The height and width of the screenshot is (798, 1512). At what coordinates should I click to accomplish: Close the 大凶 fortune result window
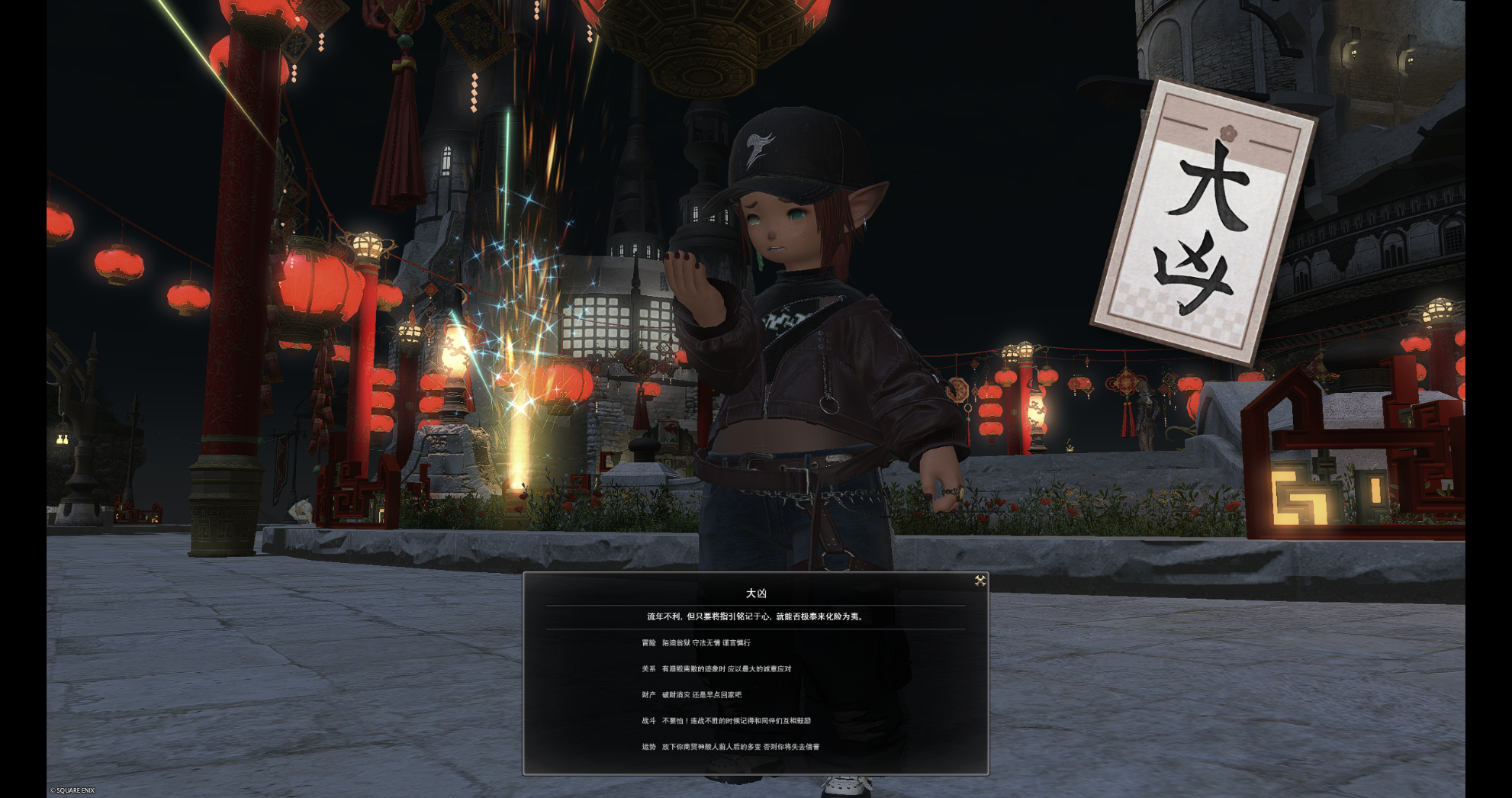tap(980, 581)
